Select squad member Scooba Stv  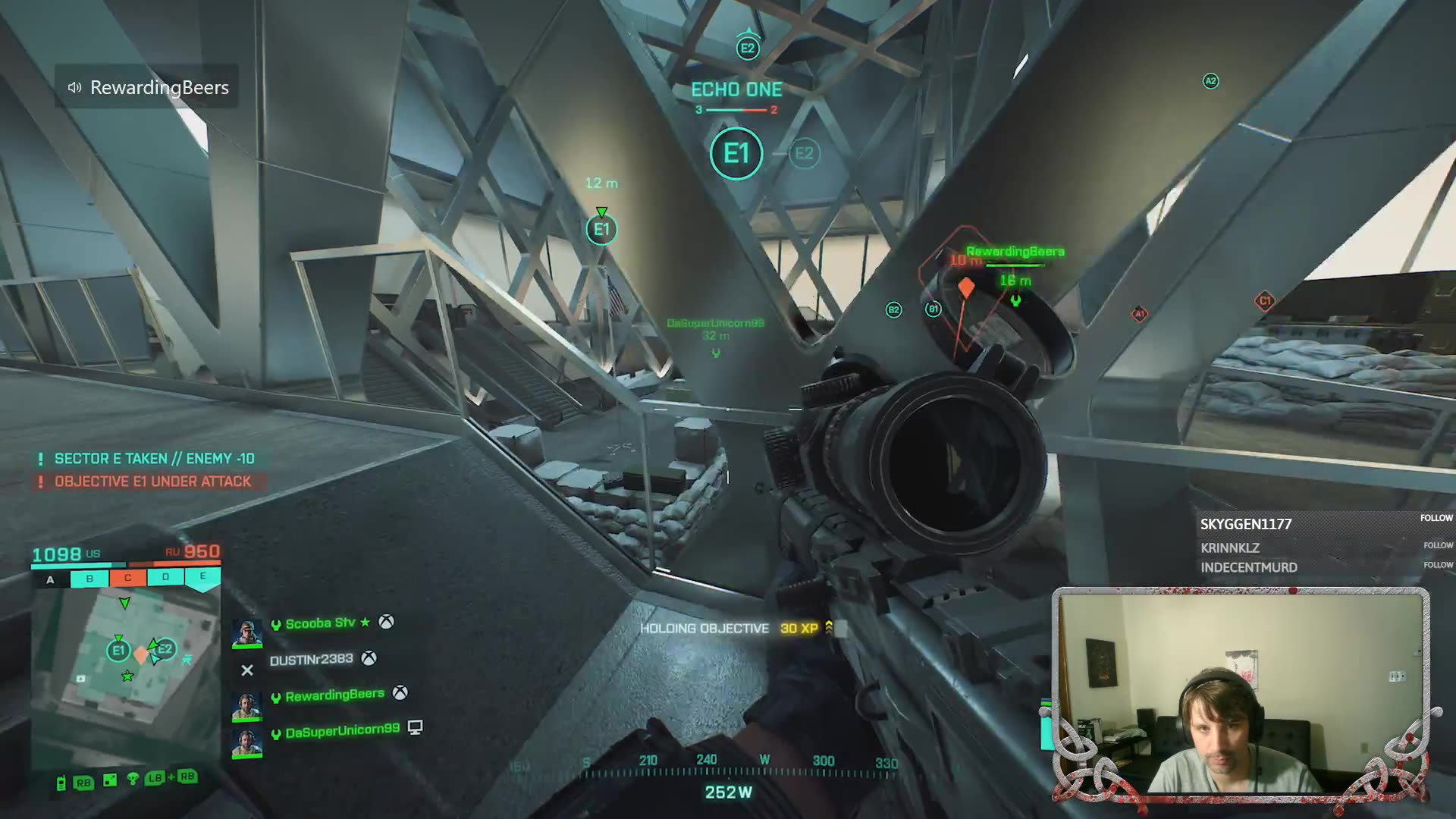pos(320,623)
